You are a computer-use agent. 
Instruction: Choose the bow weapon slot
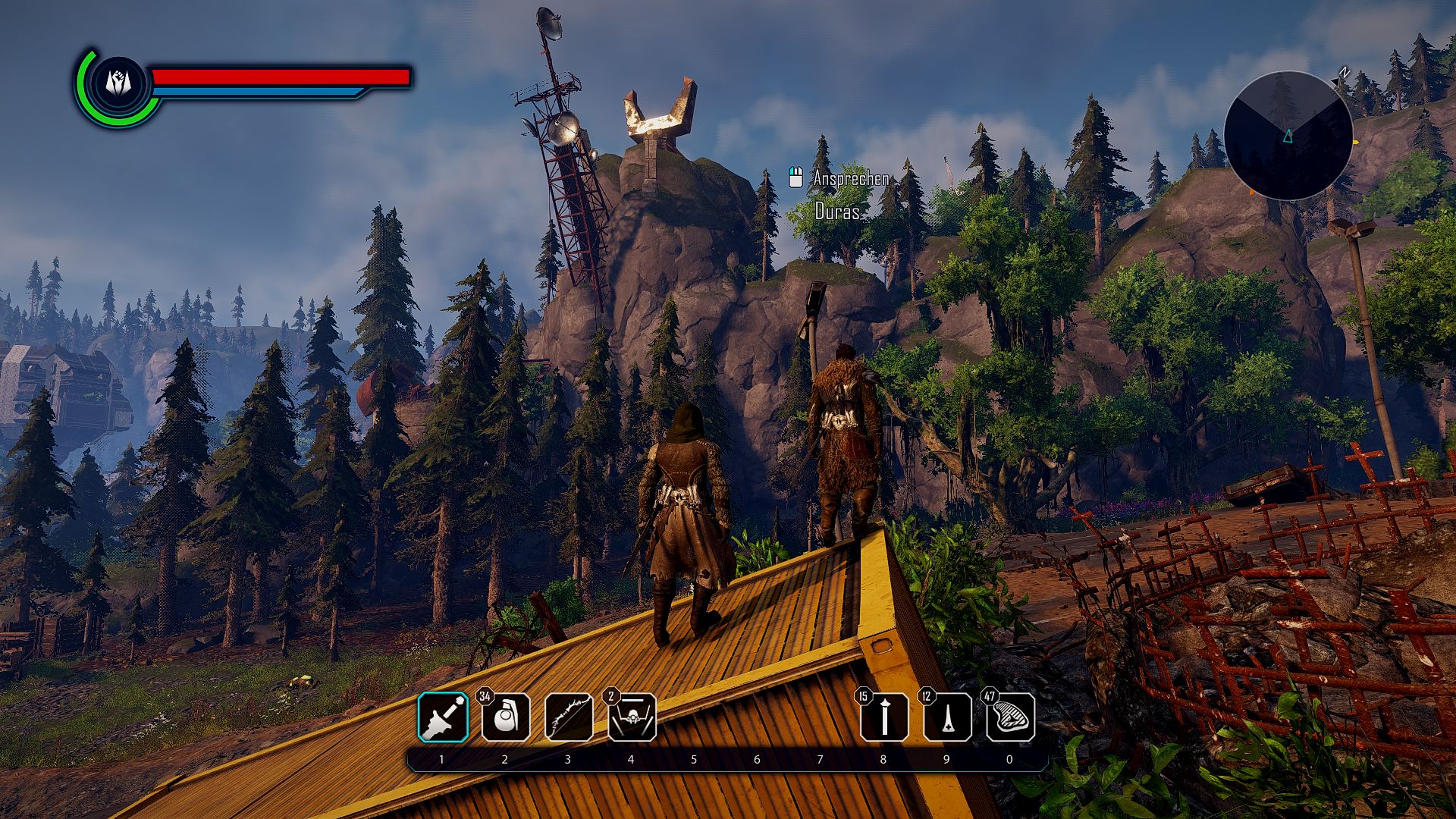569,717
